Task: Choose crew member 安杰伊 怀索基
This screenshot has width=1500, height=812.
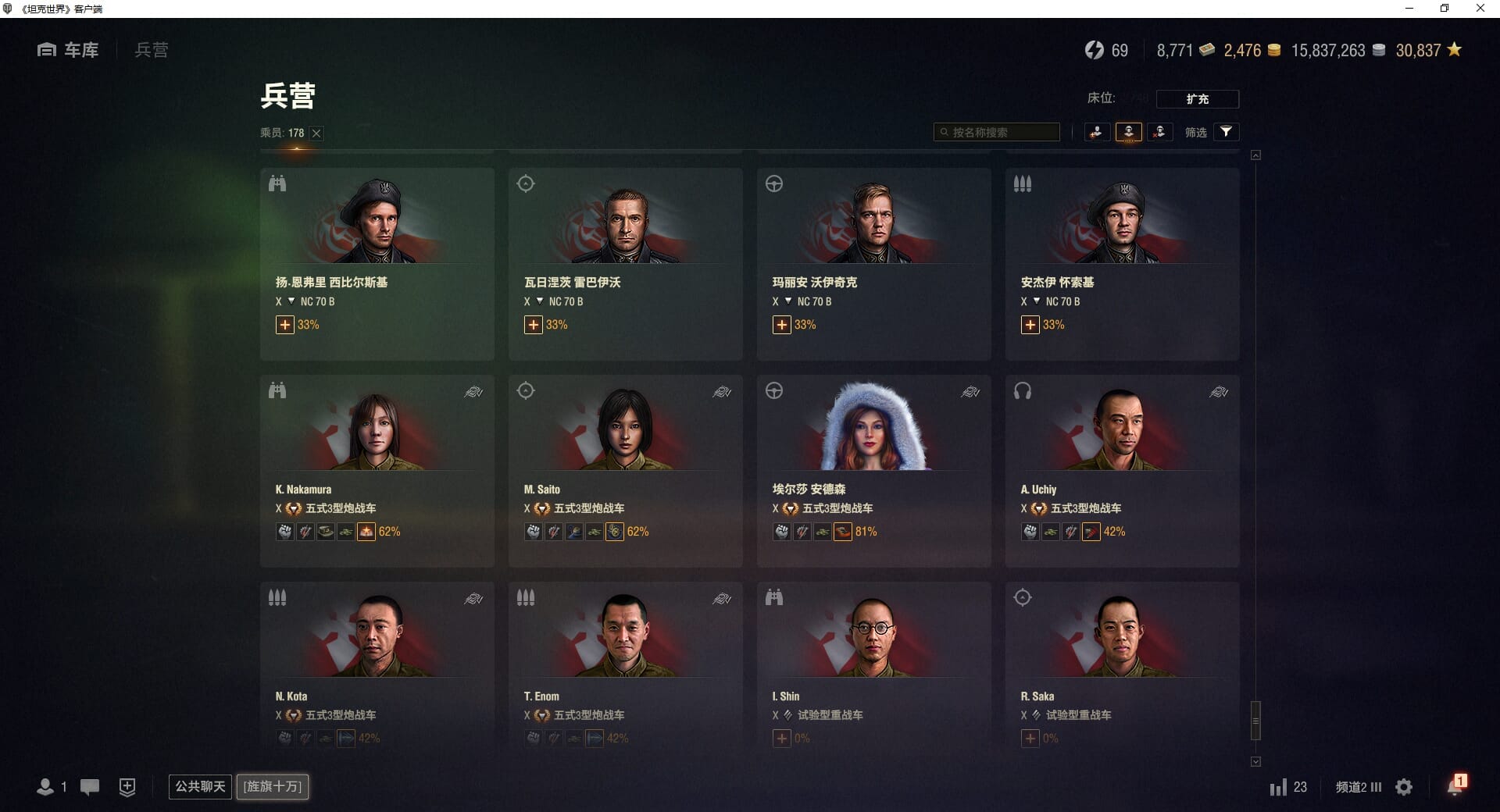Action: [x=1122, y=263]
